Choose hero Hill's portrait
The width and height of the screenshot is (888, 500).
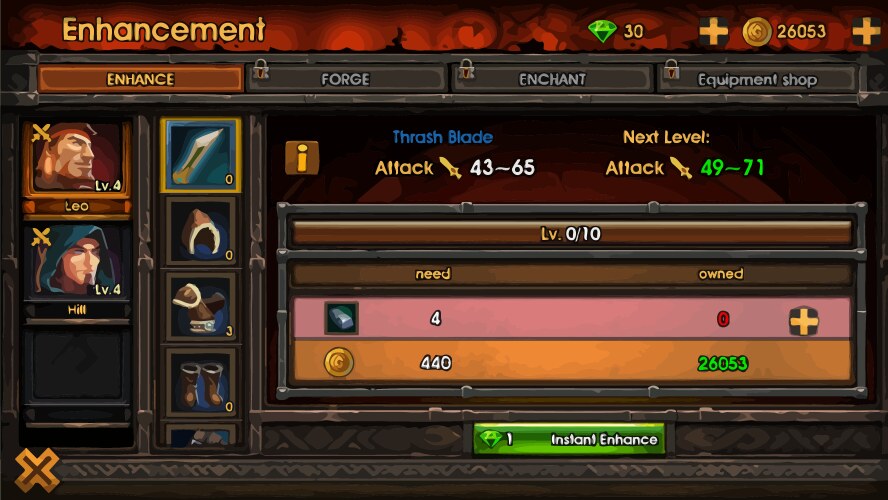coord(77,262)
